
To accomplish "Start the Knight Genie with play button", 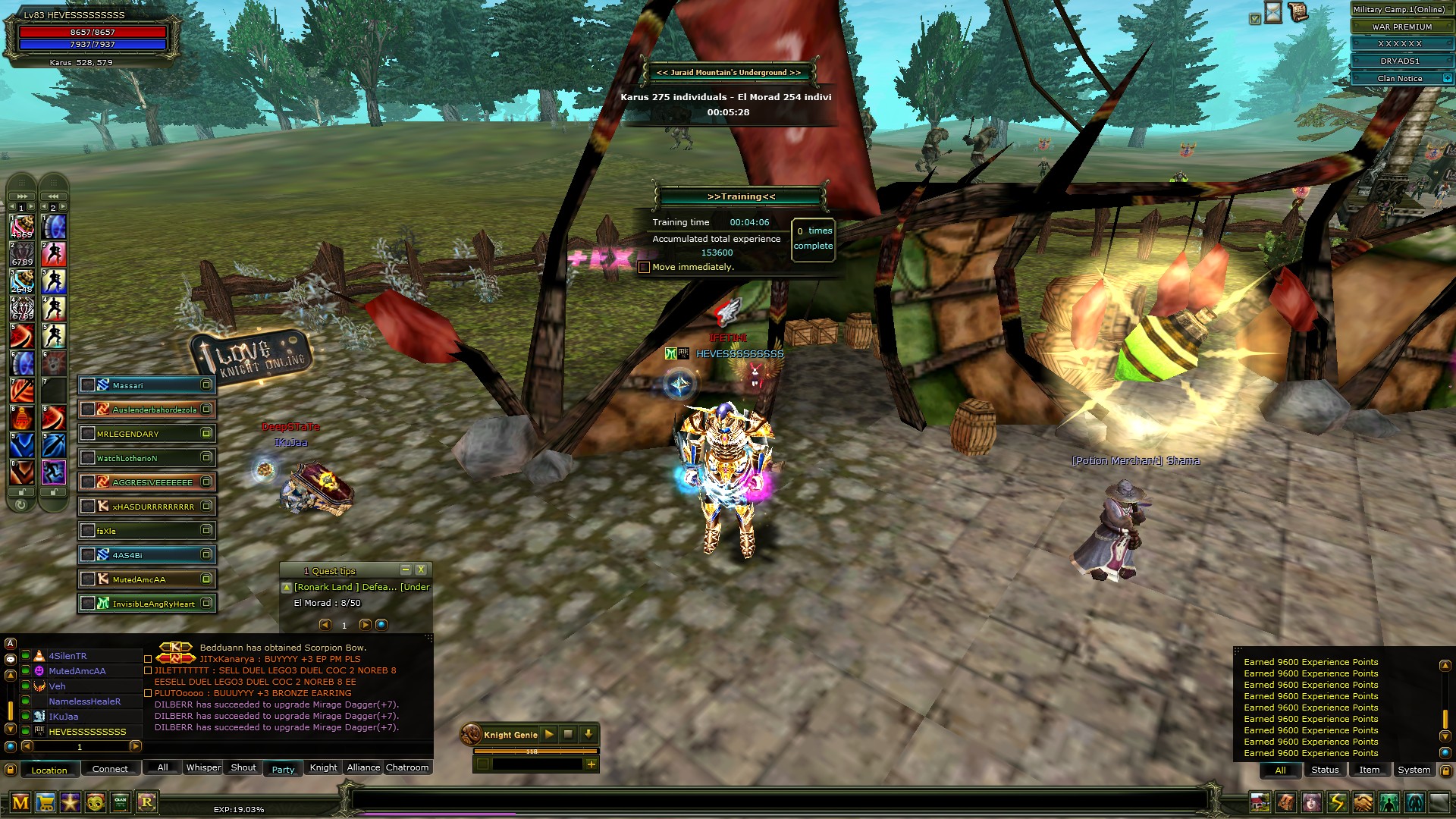I will [x=549, y=734].
